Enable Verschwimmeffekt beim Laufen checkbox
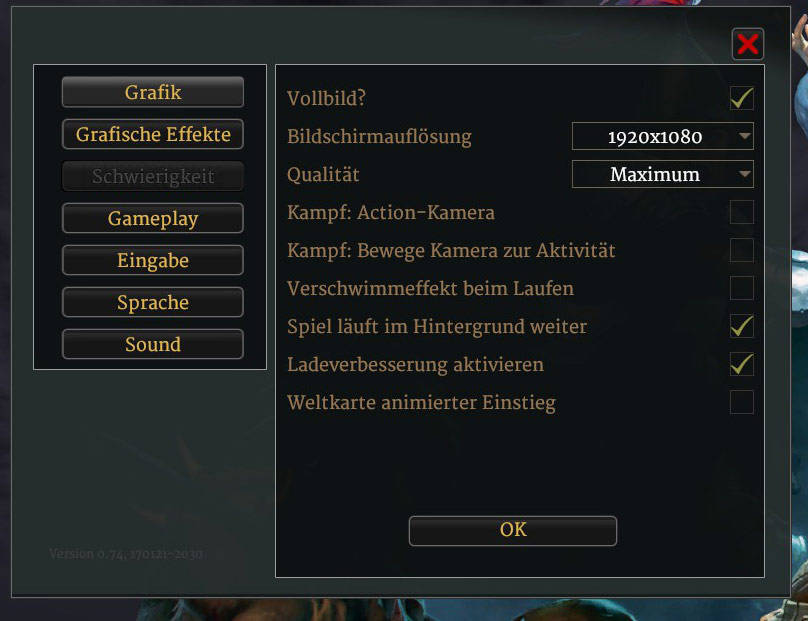Viewport: 808px width, 621px height. [x=741, y=288]
